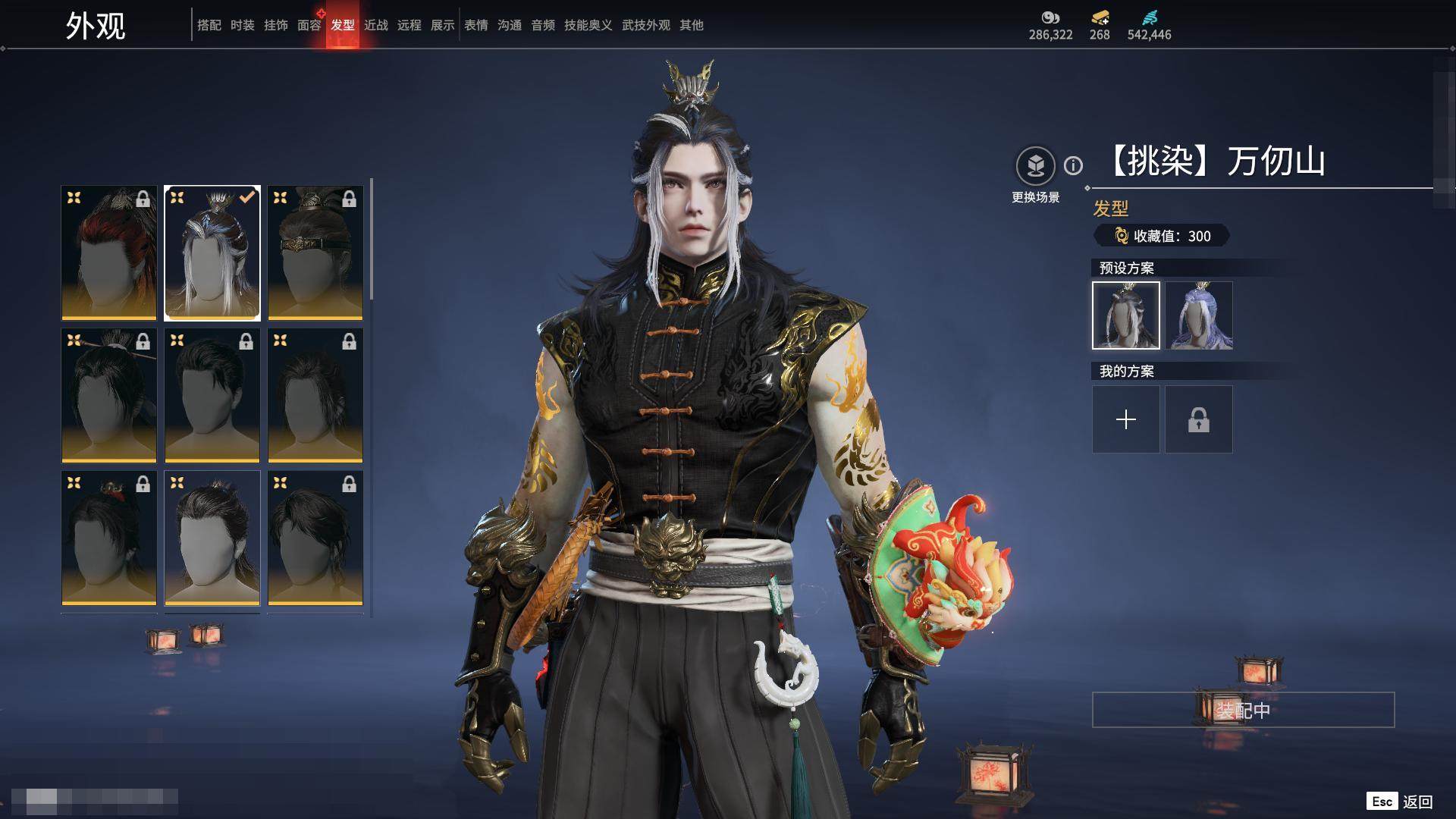
Task: Add a new custom scheme with the plus slot
Action: pyautogui.click(x=1126, y=419)
